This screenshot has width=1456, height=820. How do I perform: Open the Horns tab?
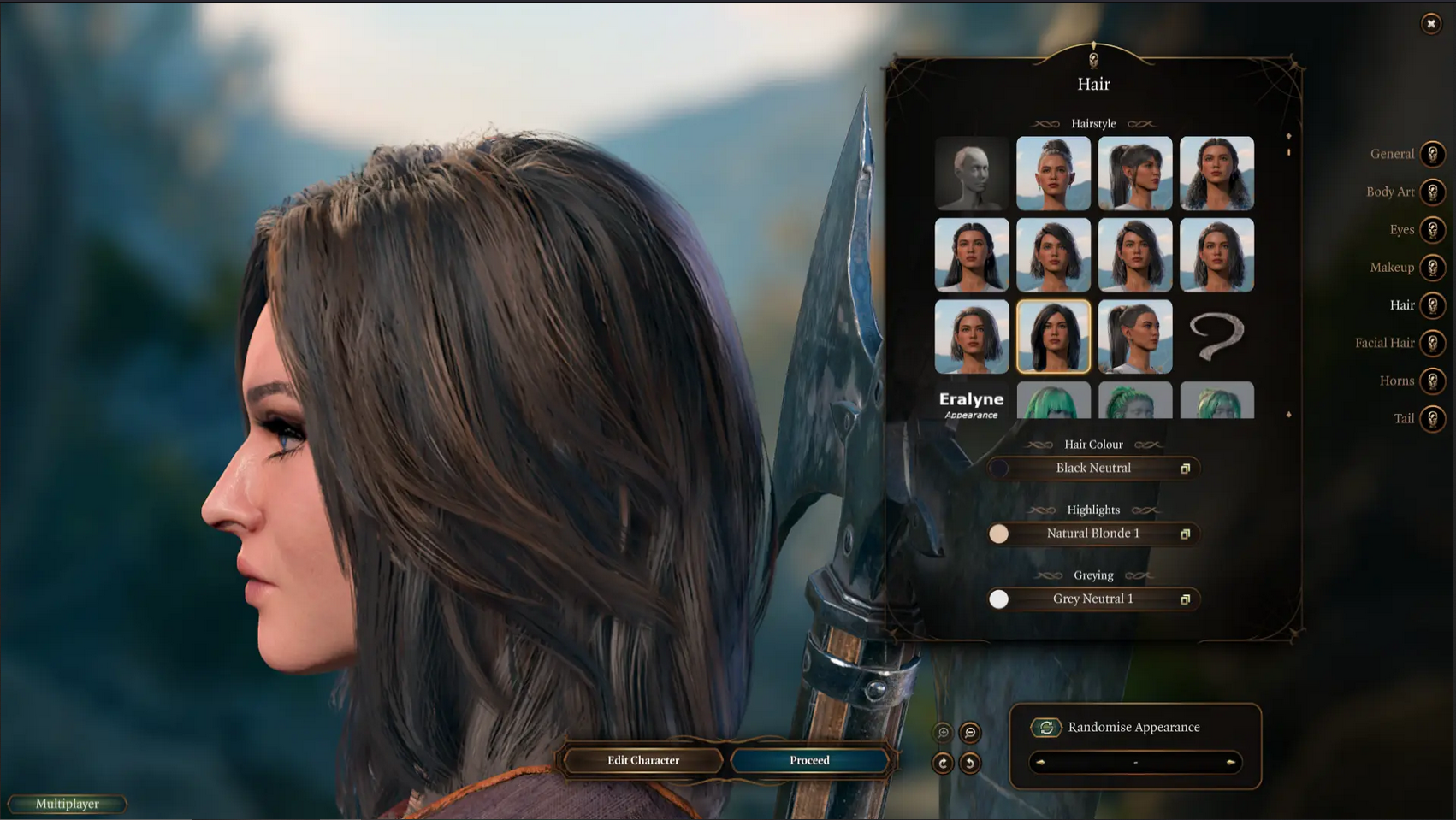click(1432, 381)
